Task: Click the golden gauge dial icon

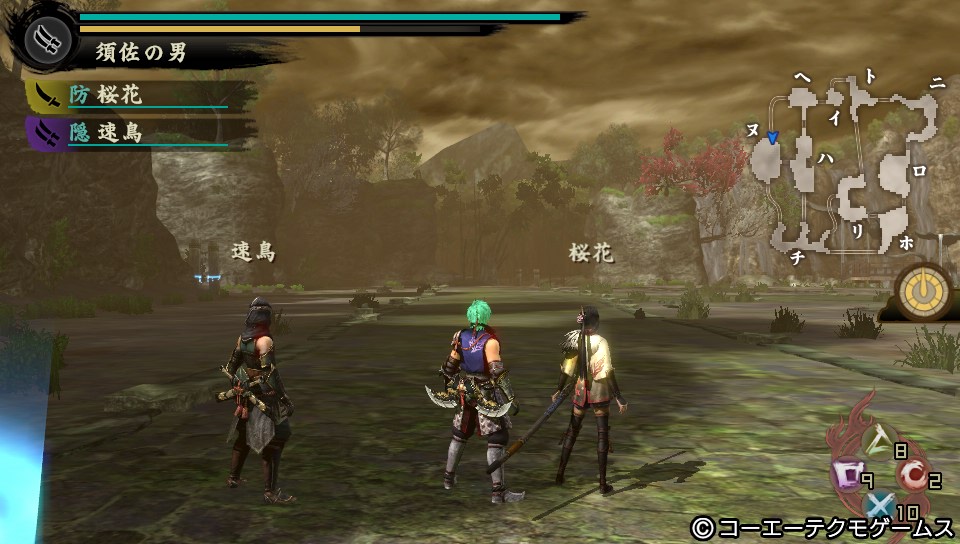Action: click(917, 291)
